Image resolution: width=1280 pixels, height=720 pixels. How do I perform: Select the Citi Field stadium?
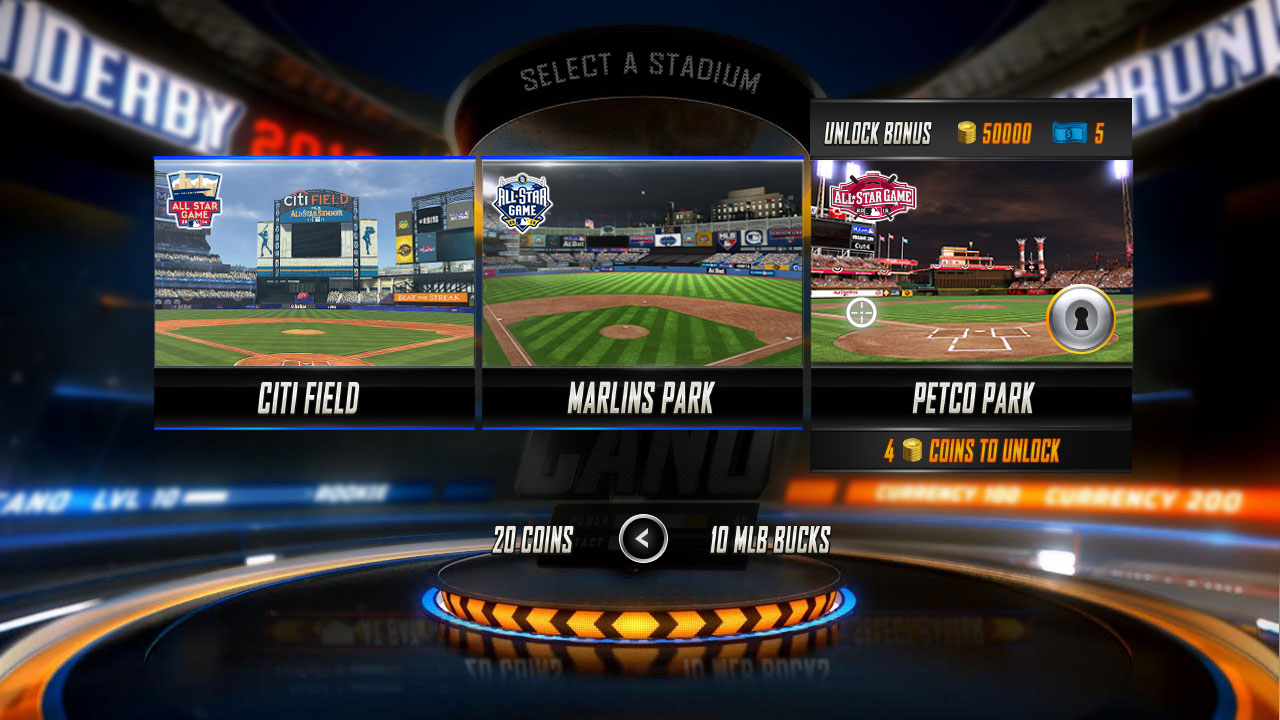(314, 290)
